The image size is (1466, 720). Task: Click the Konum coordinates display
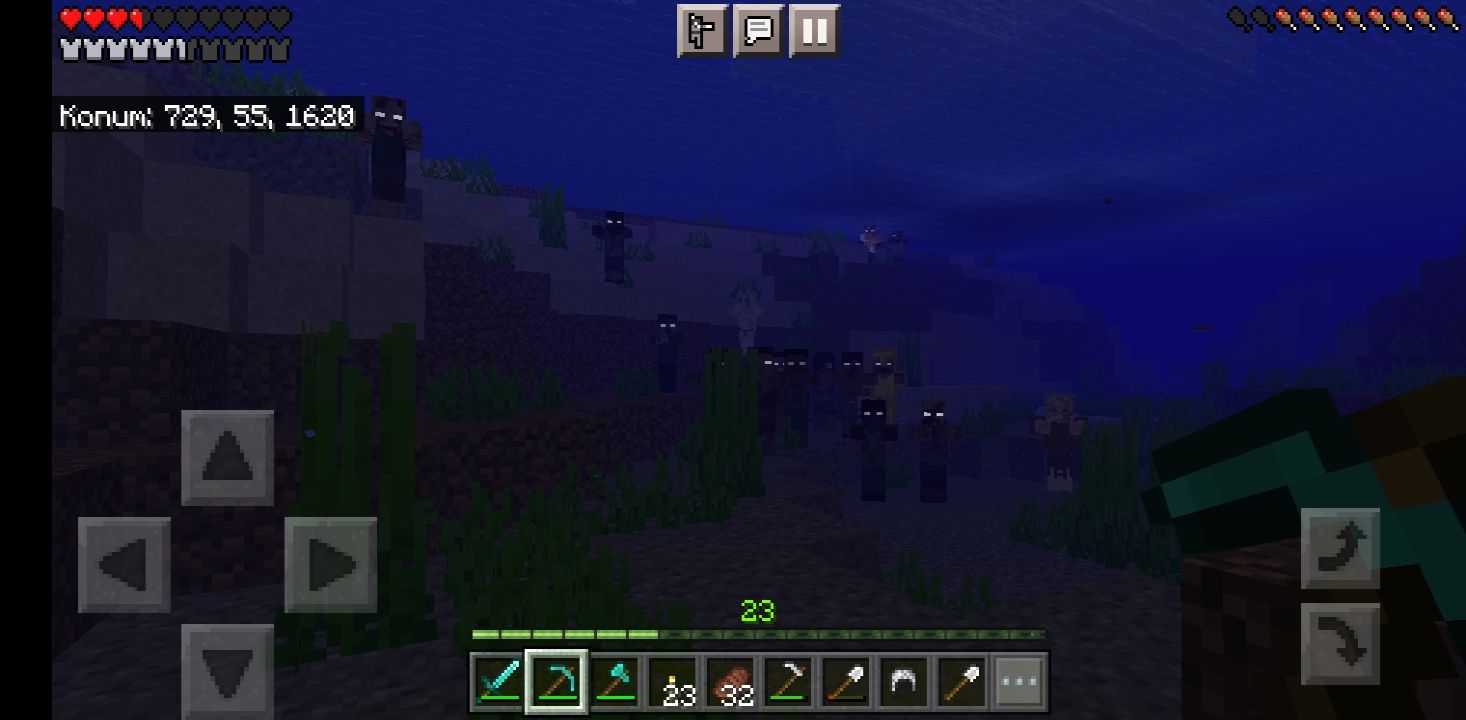pyautogui.click(x=205, y=116)
